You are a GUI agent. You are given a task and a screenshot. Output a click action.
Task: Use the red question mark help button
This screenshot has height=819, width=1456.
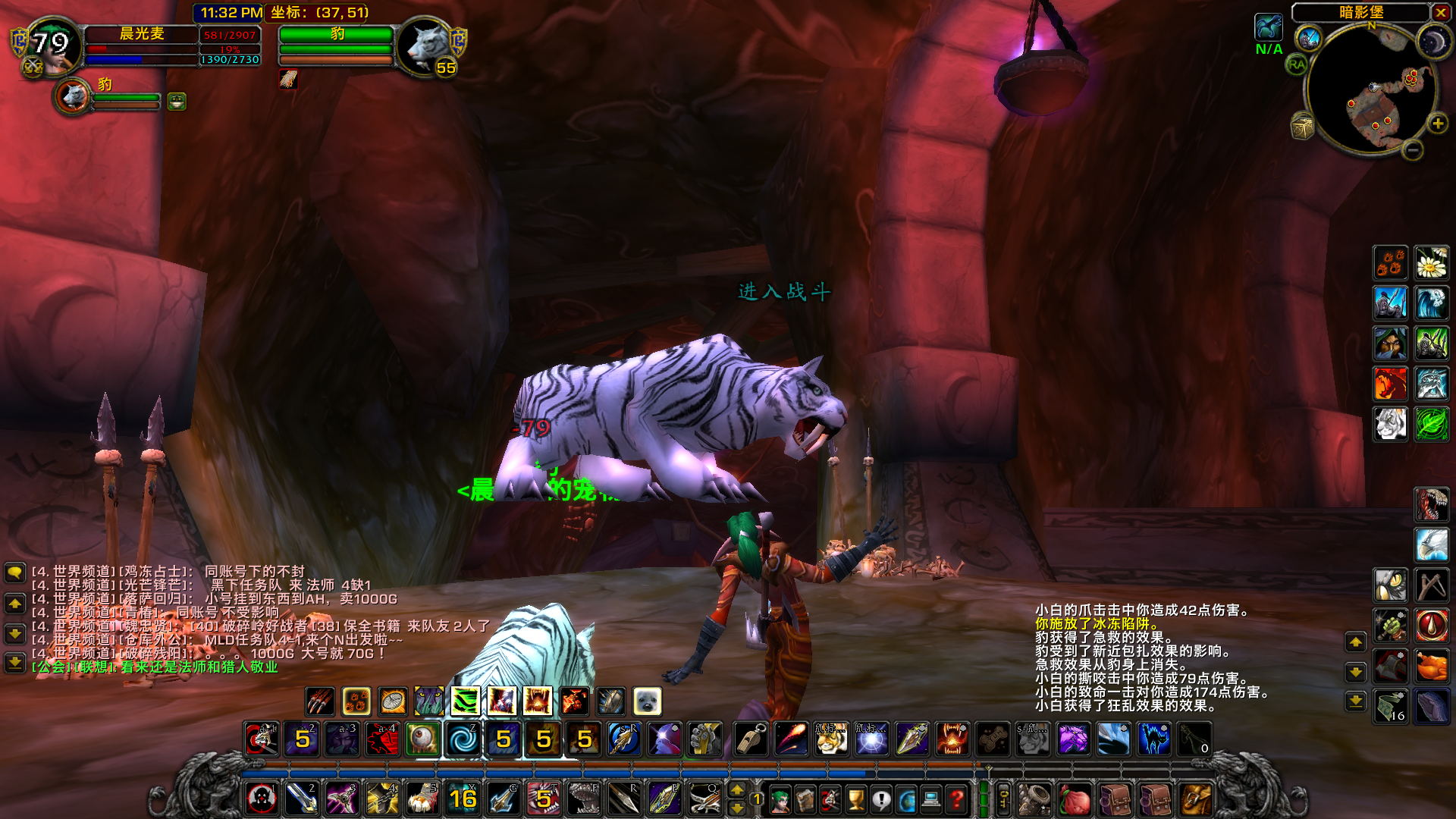[957, 799]
